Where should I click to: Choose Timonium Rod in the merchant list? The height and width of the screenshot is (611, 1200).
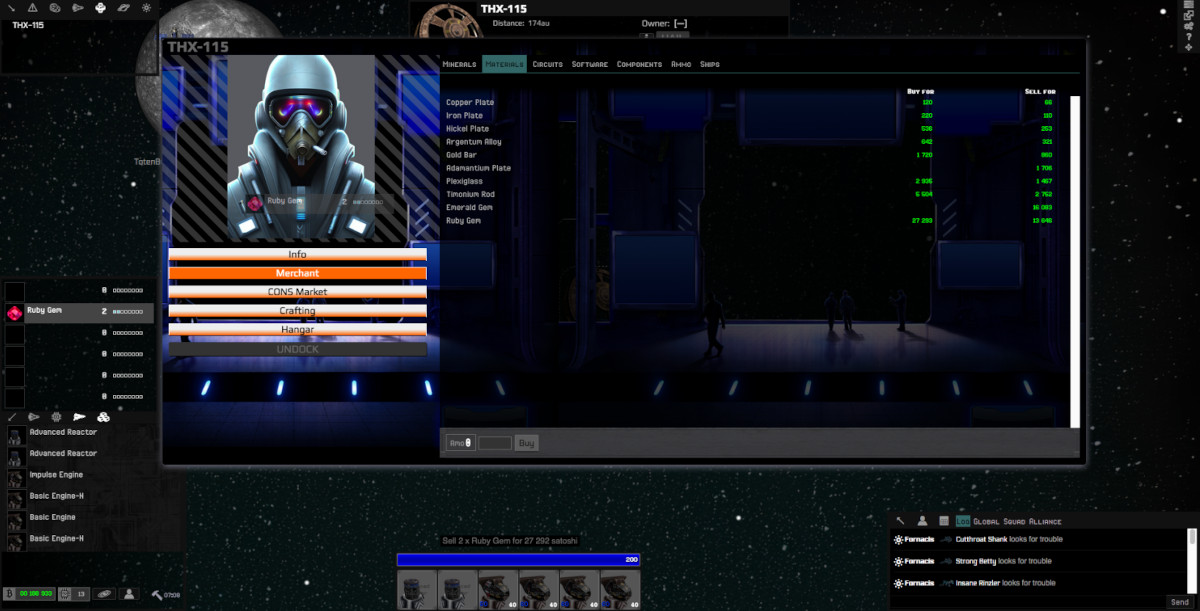[x=470, y=194]
